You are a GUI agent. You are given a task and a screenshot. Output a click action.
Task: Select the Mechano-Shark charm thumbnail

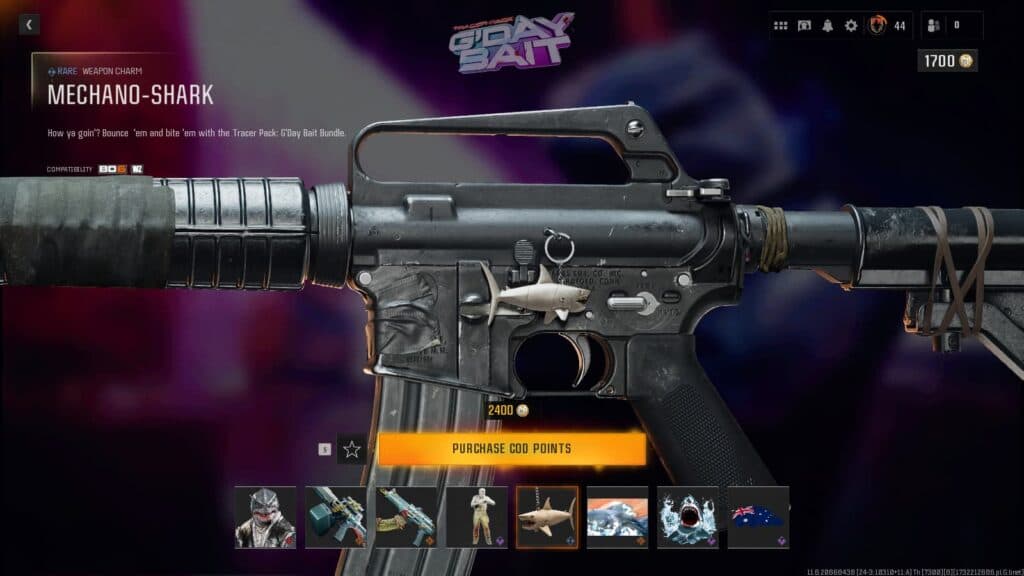(547, 517)
